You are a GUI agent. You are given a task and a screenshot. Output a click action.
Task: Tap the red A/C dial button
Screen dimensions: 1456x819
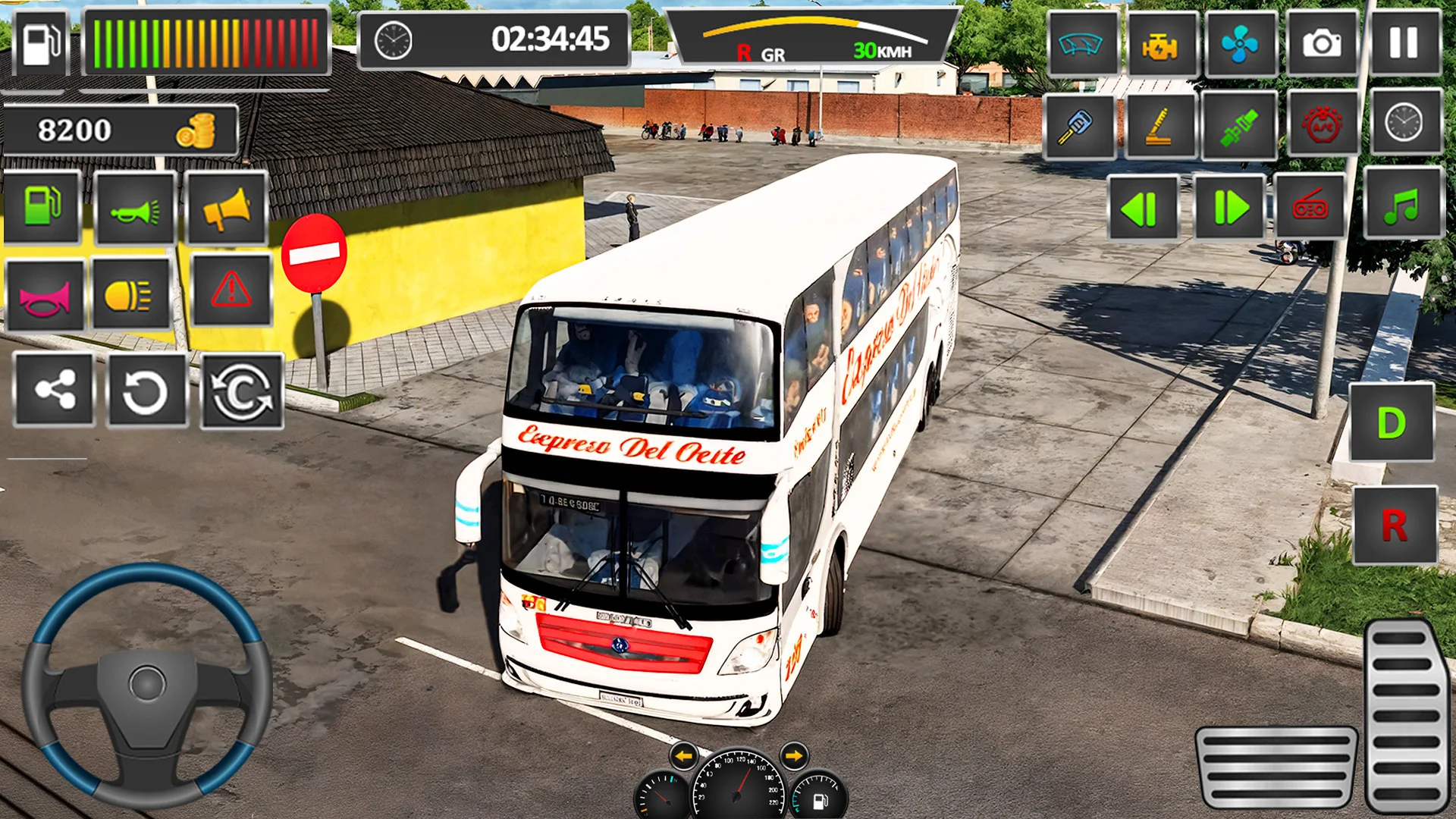tap(1323, 125)
